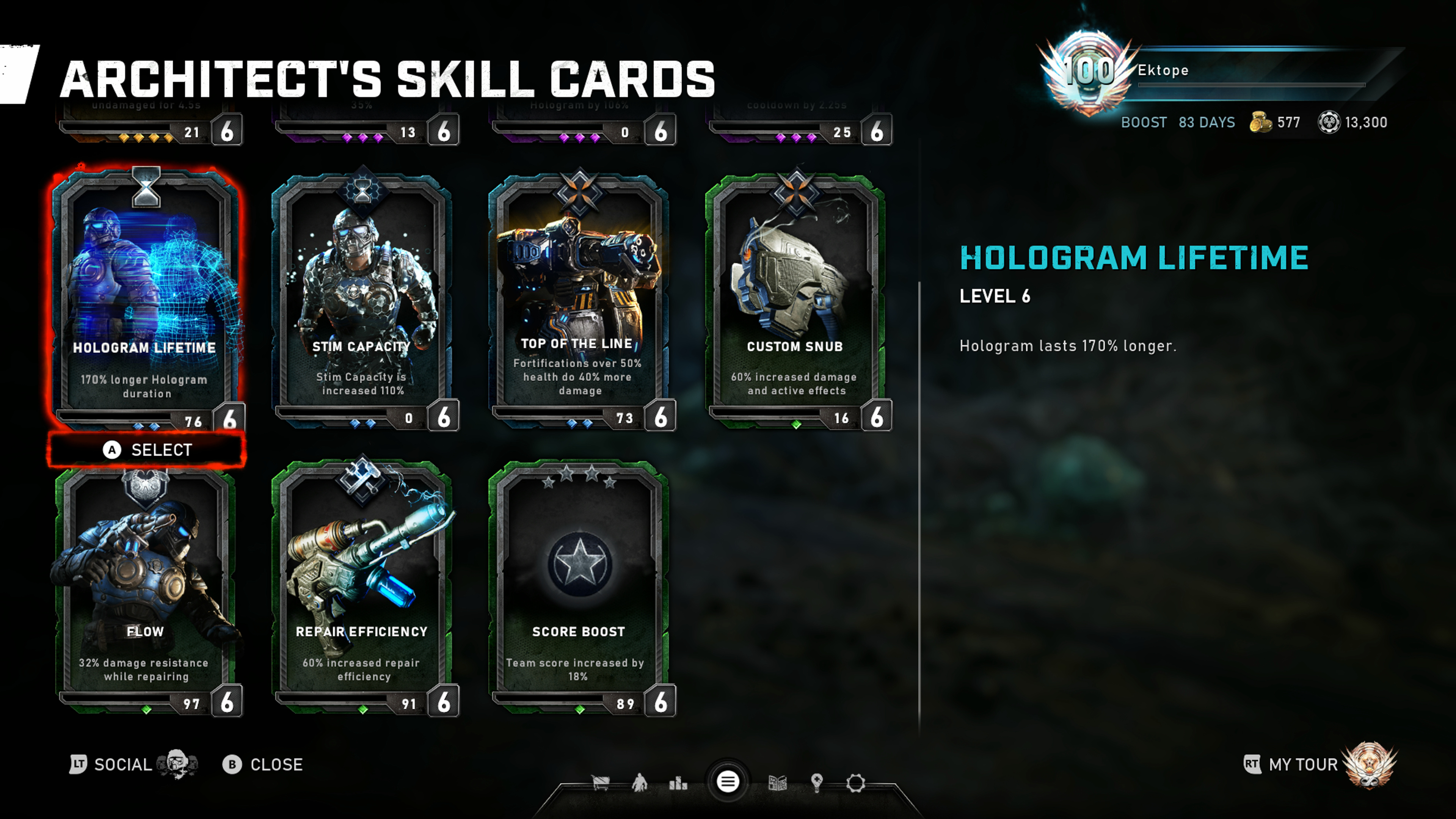
Task: Switch to the character silhouette tab
Action: tap(639, 783)
